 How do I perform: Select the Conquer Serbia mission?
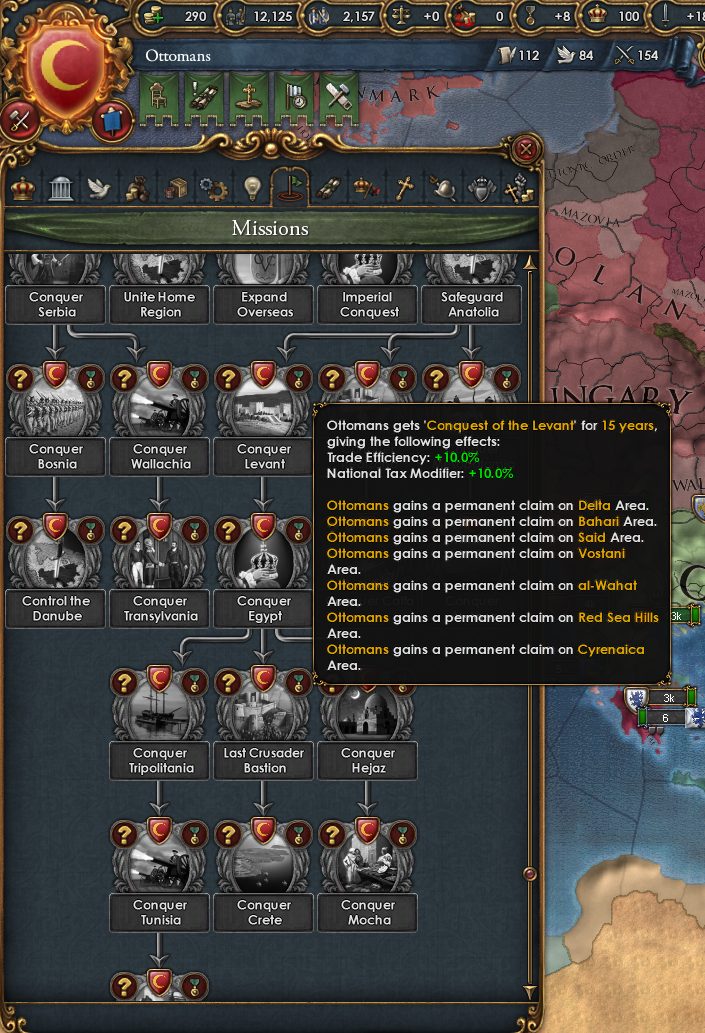pyautogui.click(x=56, y=304)
